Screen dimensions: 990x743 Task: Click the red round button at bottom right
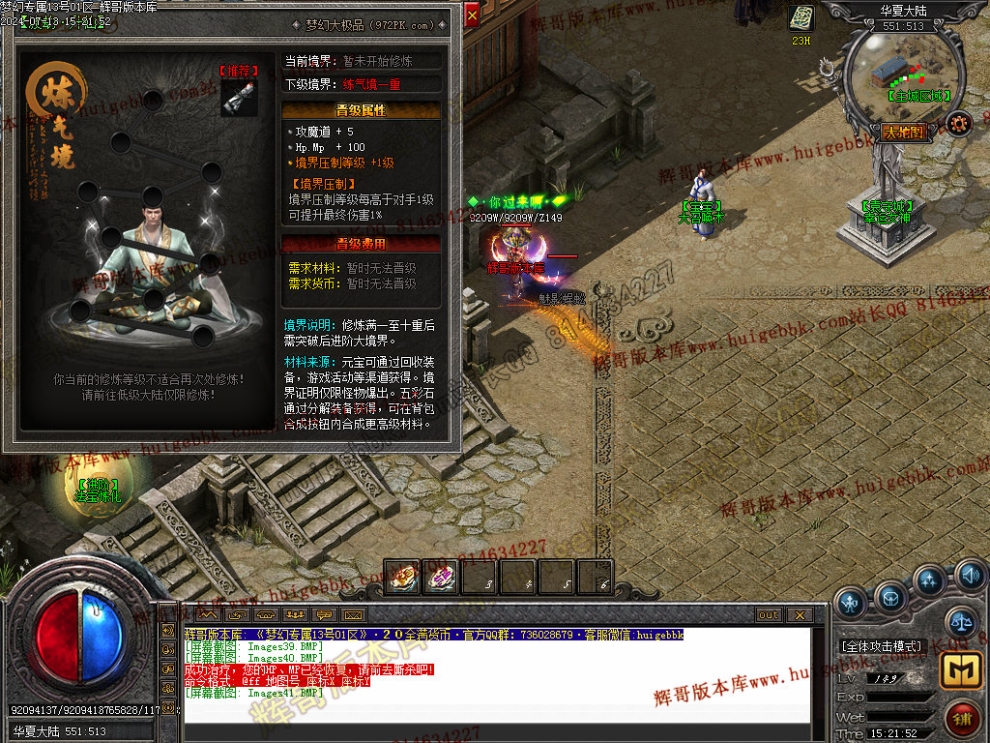click(963, 717)
